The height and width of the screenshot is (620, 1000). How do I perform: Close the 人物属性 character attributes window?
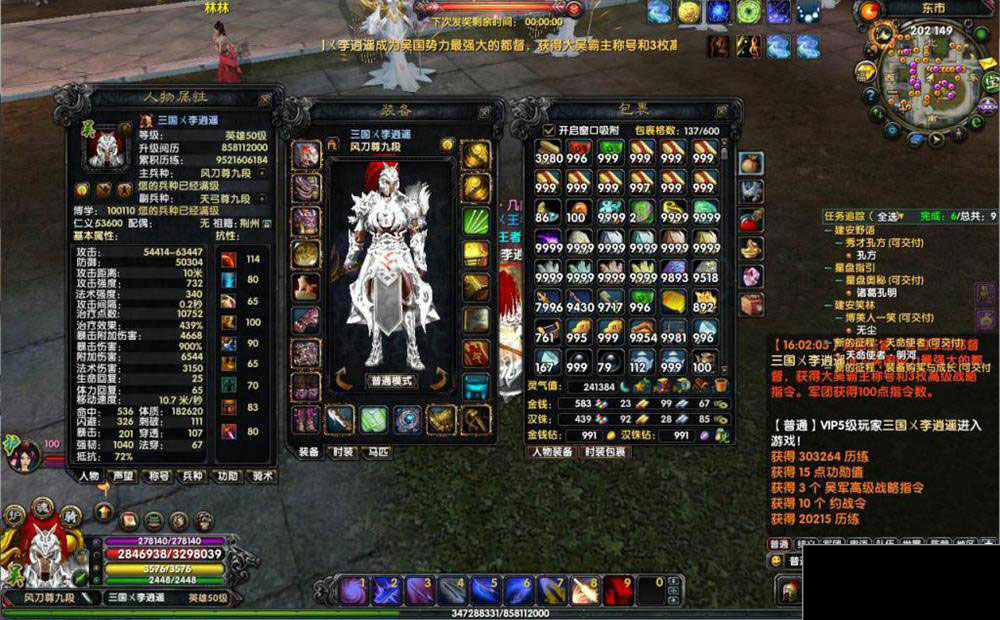click(x=265, y=100)
